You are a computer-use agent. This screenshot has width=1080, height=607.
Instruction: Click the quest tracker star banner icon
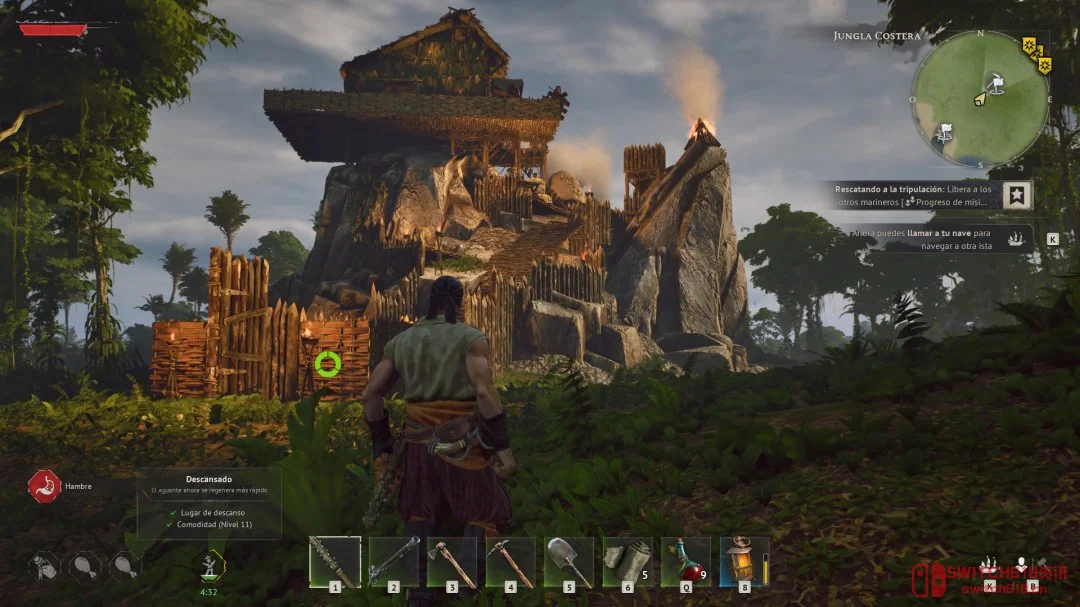coord(1017,195)
